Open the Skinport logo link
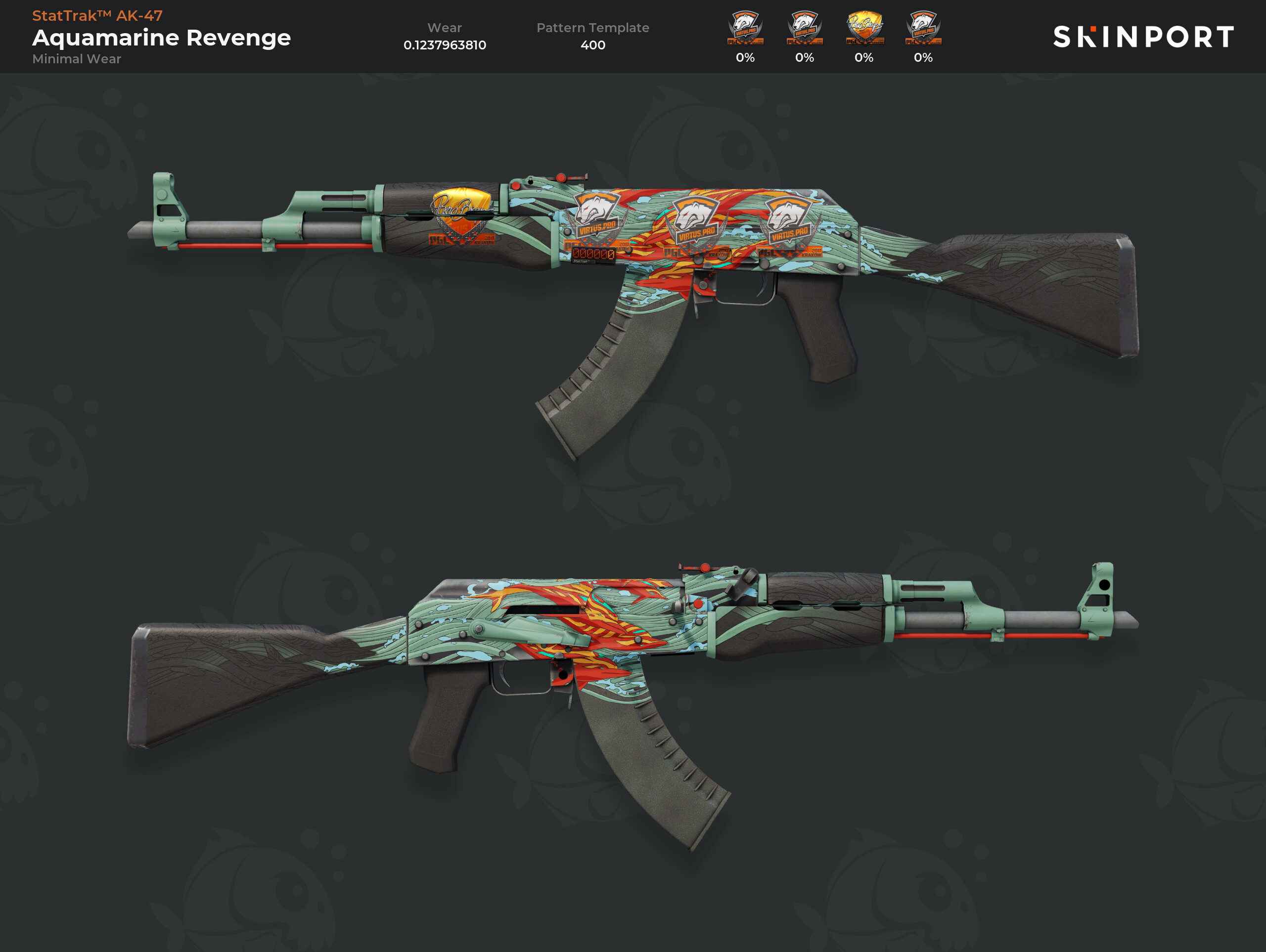This screenshot has width=1266, height=952. pyautogui.click(x=1143, y=37)
